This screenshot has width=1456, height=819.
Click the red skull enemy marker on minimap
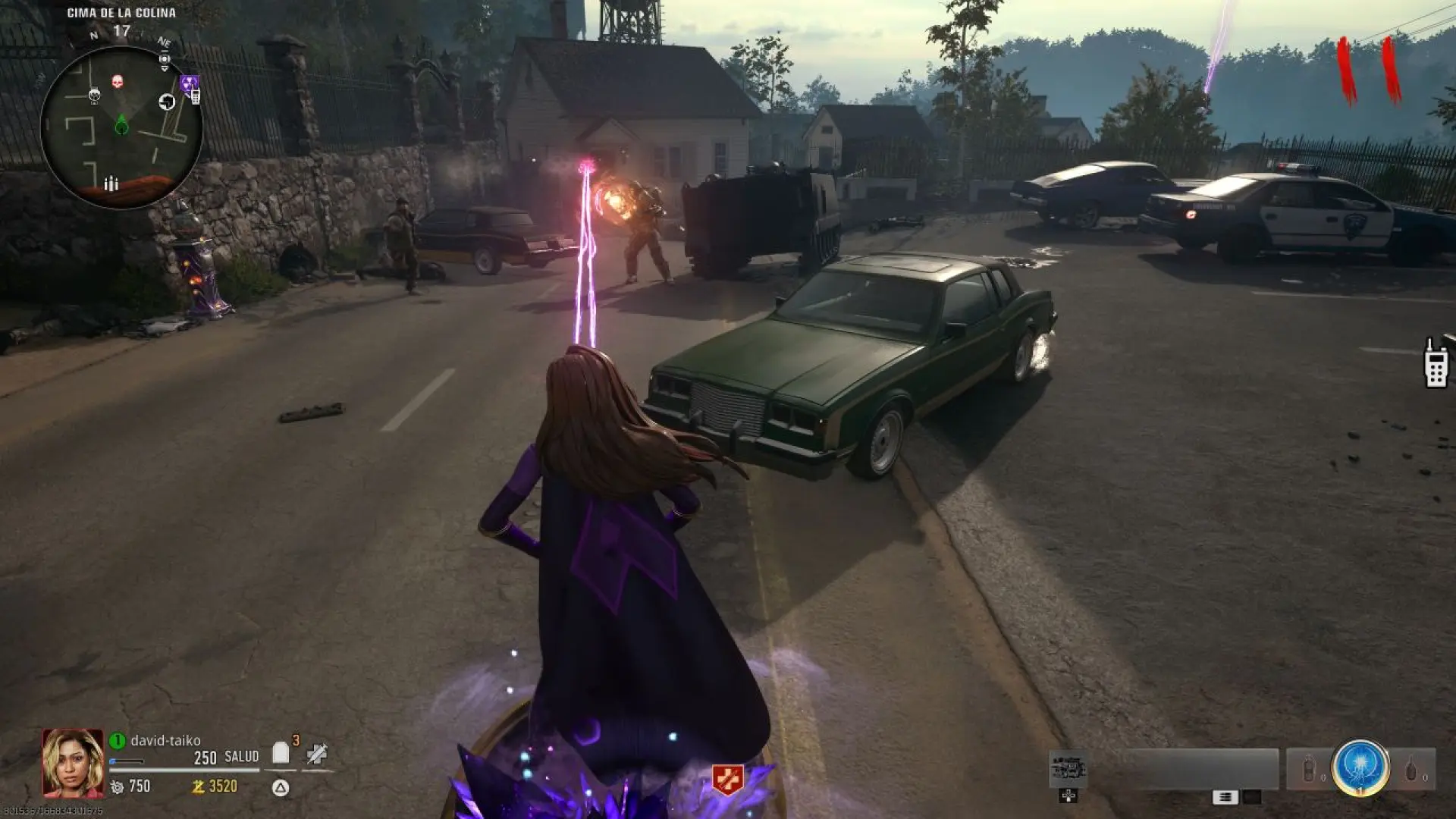(x=118, y=81)
